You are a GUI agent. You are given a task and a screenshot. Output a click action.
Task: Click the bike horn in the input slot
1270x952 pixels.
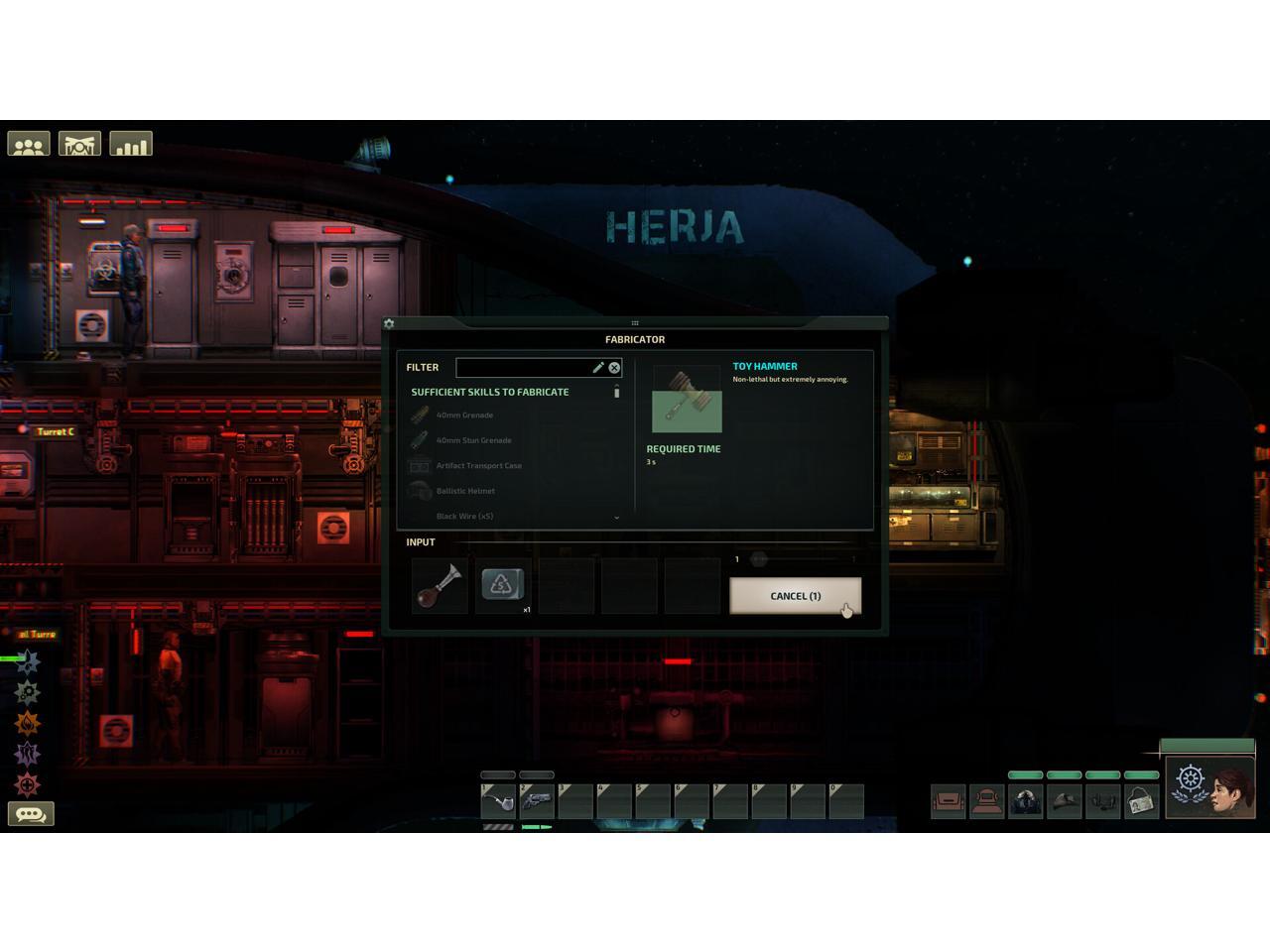440,586
